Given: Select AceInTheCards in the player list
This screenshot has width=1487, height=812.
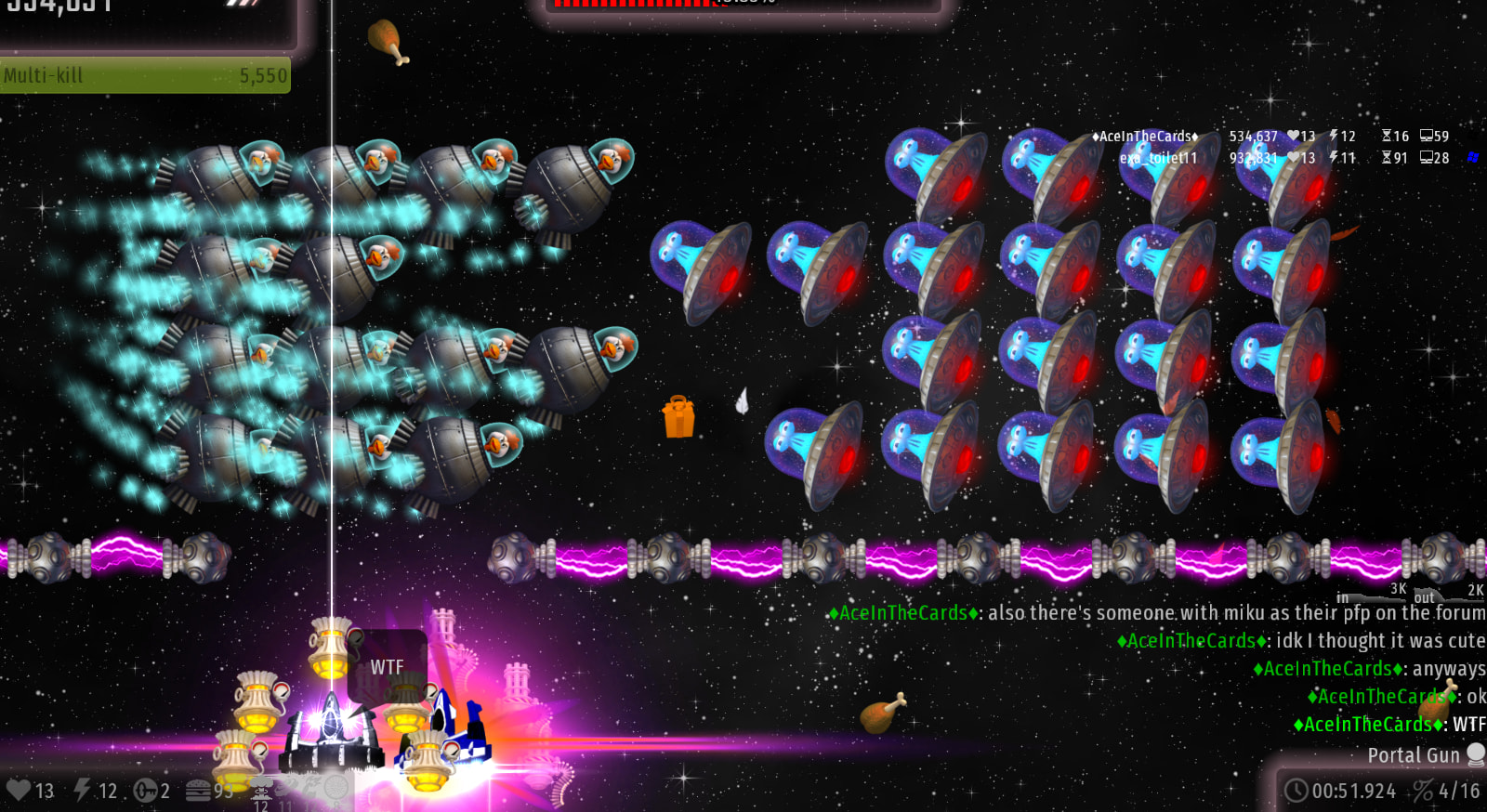Looking at the screenshot, I should pyautogui.click(x=1144, y=137).
